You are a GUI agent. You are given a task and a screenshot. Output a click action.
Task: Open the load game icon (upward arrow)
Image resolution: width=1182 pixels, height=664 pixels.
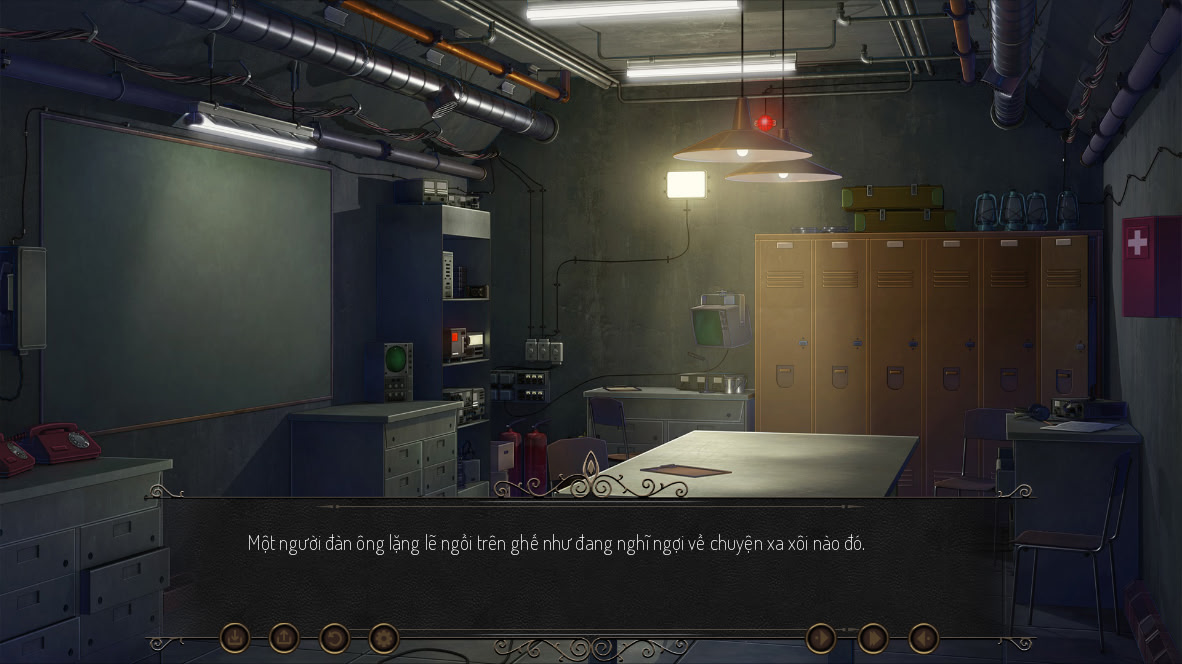[284, 637]
